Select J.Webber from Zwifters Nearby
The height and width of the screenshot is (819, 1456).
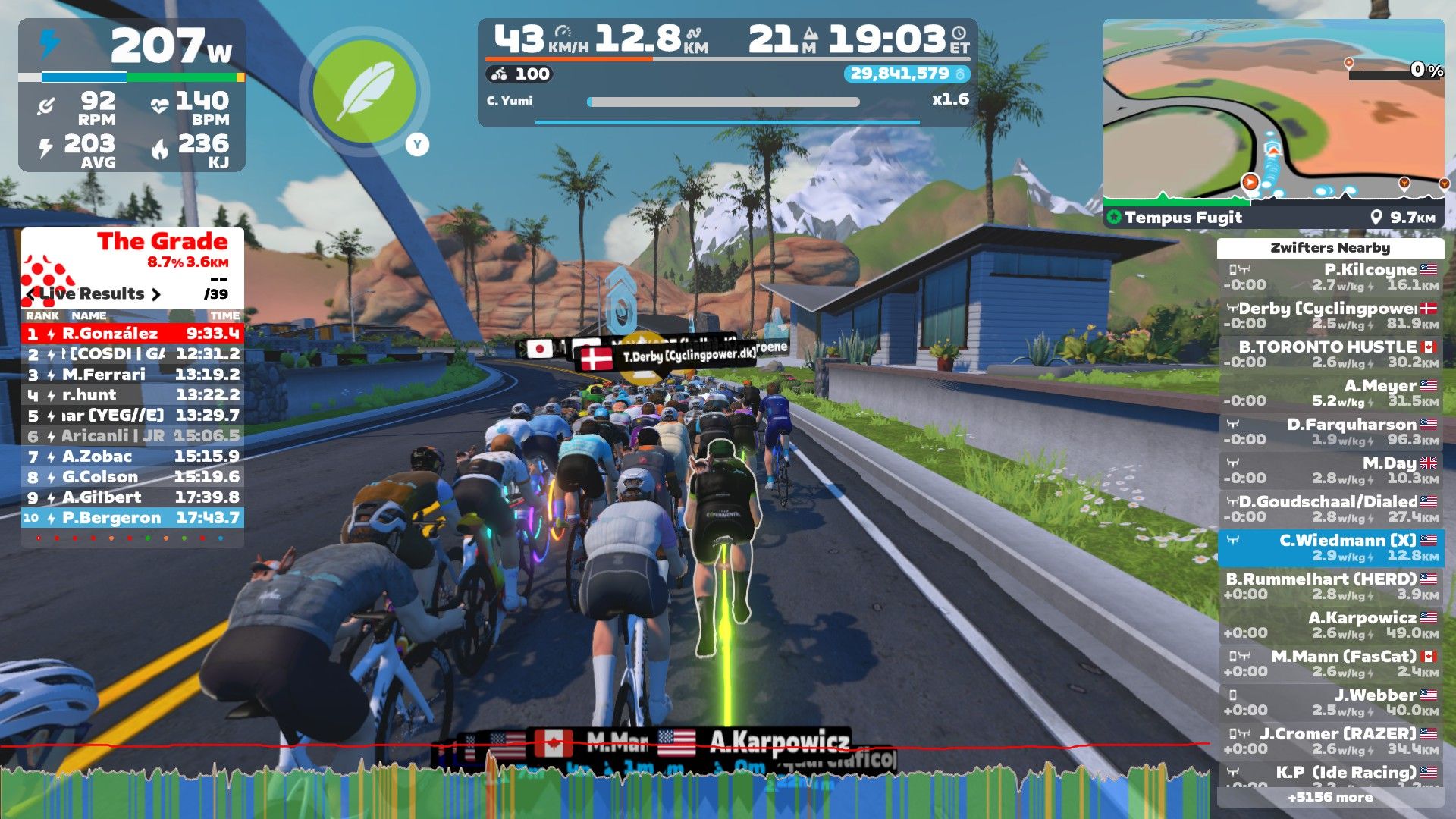(x=1330, y=703)
